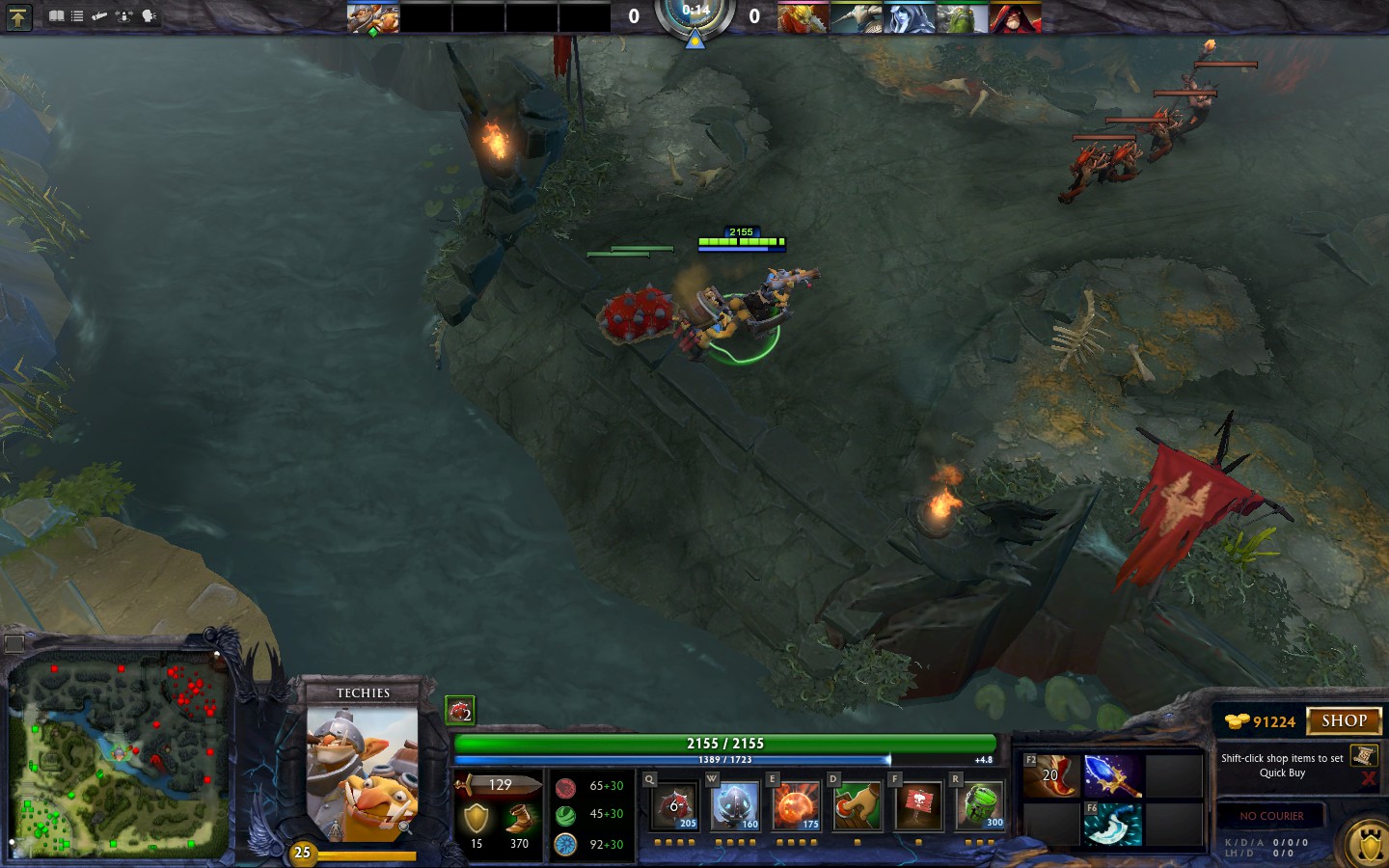This screenshot has width=1389, height=868.
Task: Activate the Stasis Trap ability (W)
Action: pos(735,806)
